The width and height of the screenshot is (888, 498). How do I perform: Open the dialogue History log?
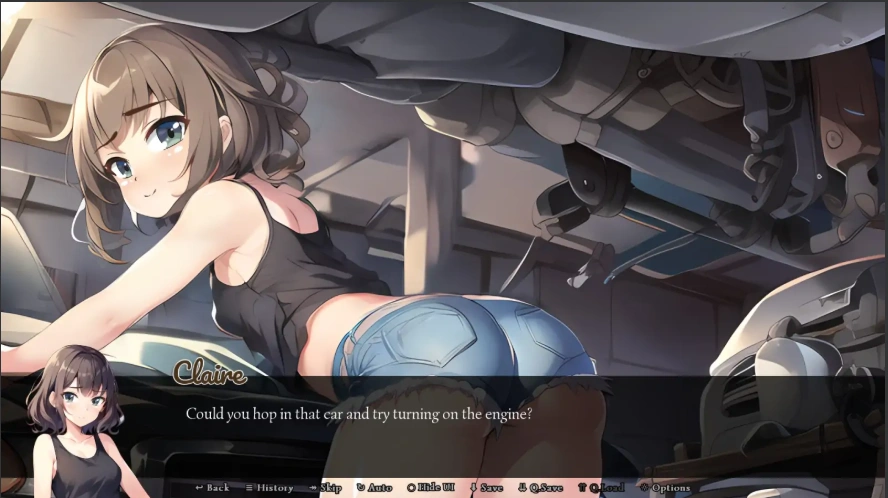point(270,488)
